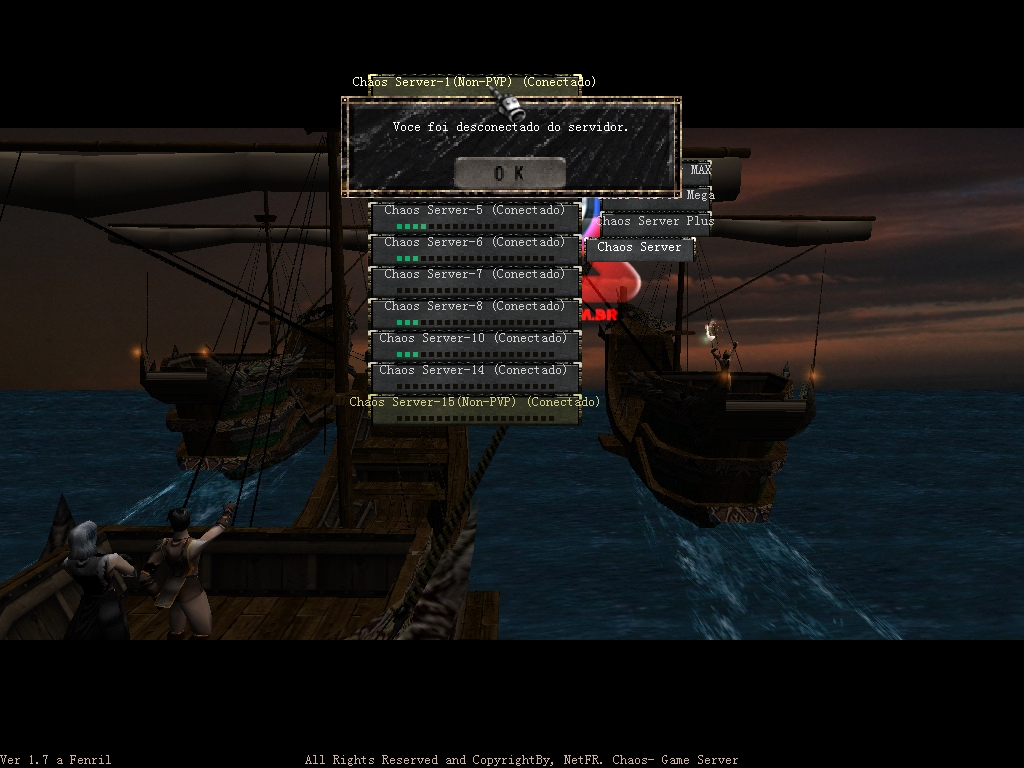Viewport: 1024px width, 768px height.
Task: Choose Chaos Server-15 (Non-PVP)
Action: [x=475, y=408]
